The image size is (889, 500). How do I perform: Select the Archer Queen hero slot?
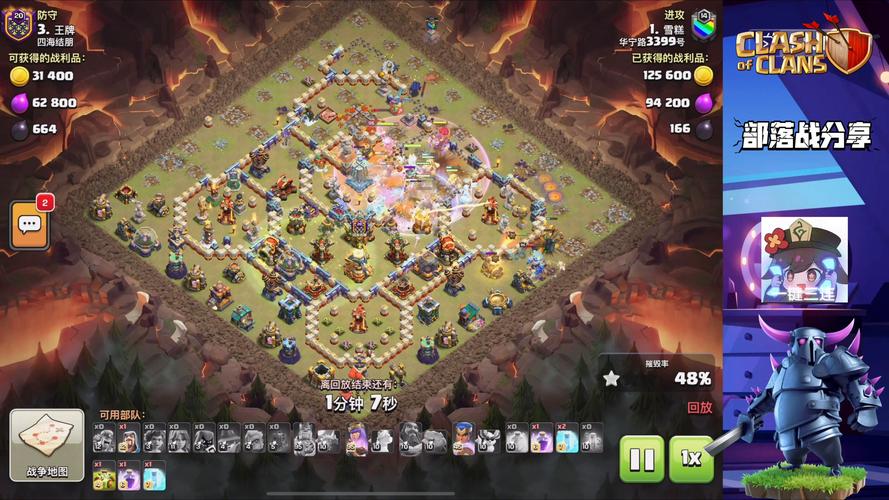point(356,438)
